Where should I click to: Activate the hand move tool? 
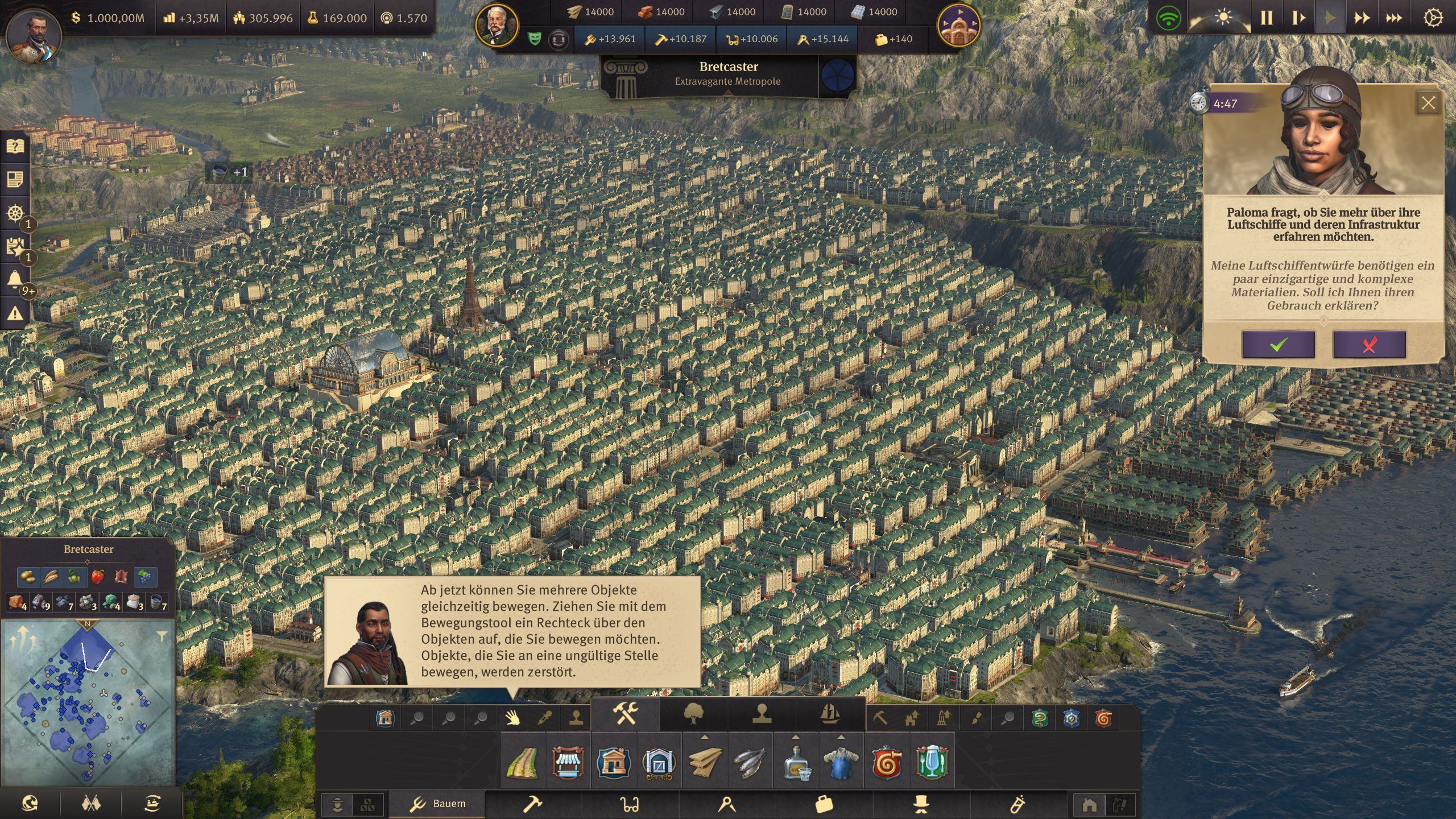pyautogui.click(x=512, y=718)
